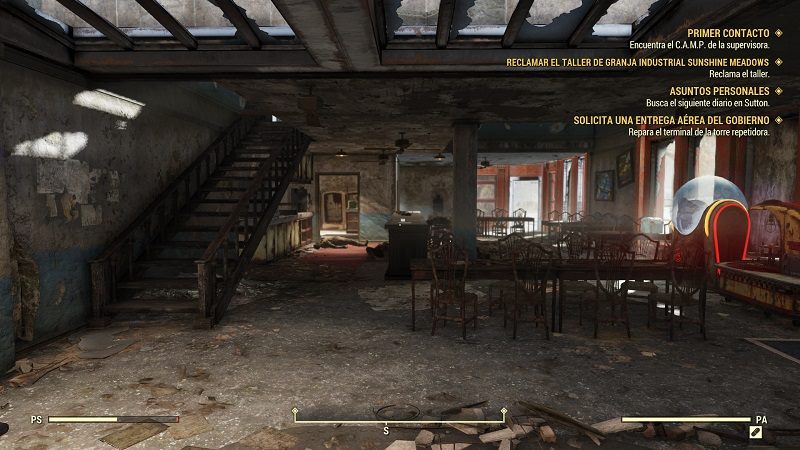Screen dimensions: 800x450
Task: Click the pill status icon under PA
Action: point(759,433)
